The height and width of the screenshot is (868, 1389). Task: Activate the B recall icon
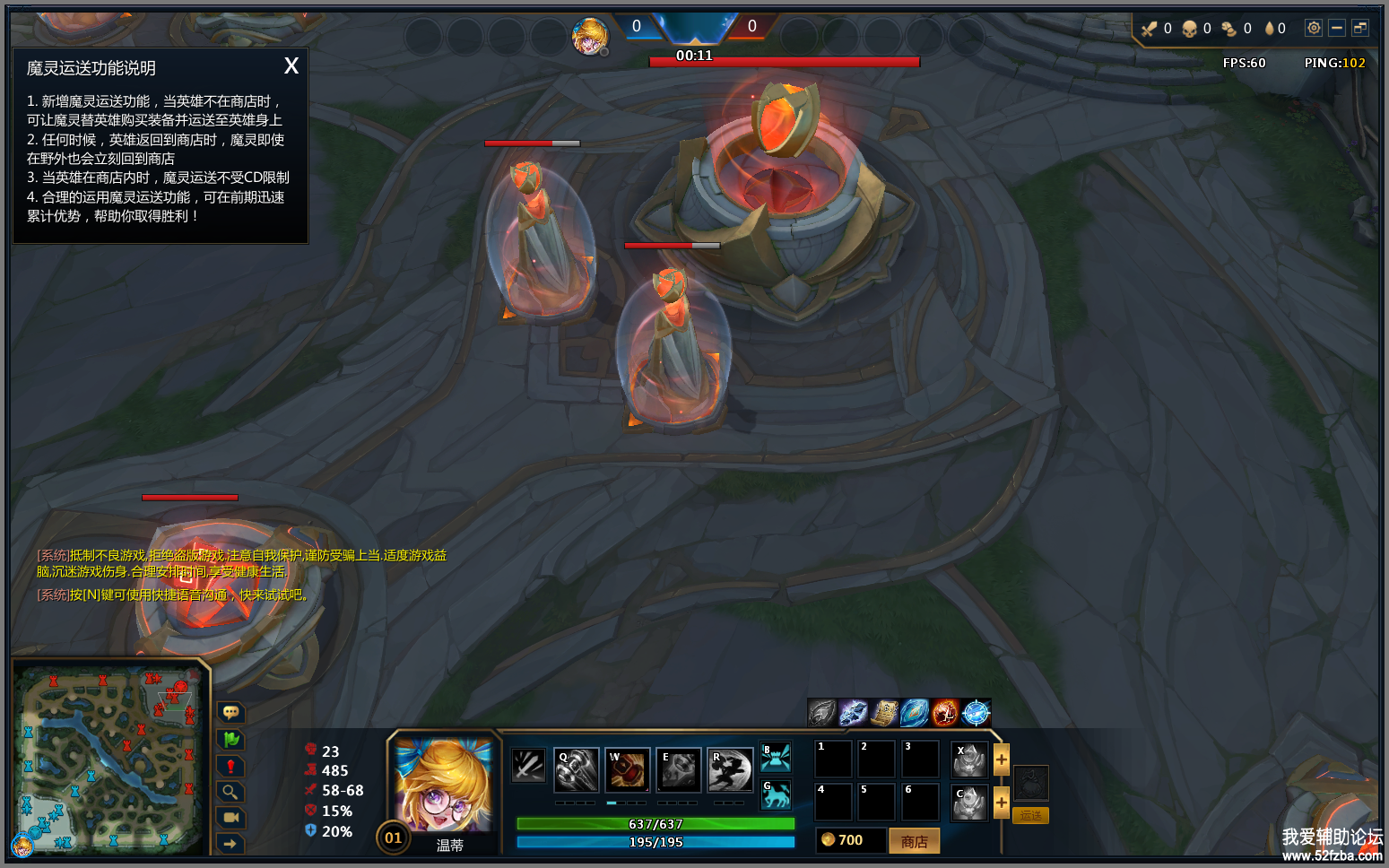[776, 757]
